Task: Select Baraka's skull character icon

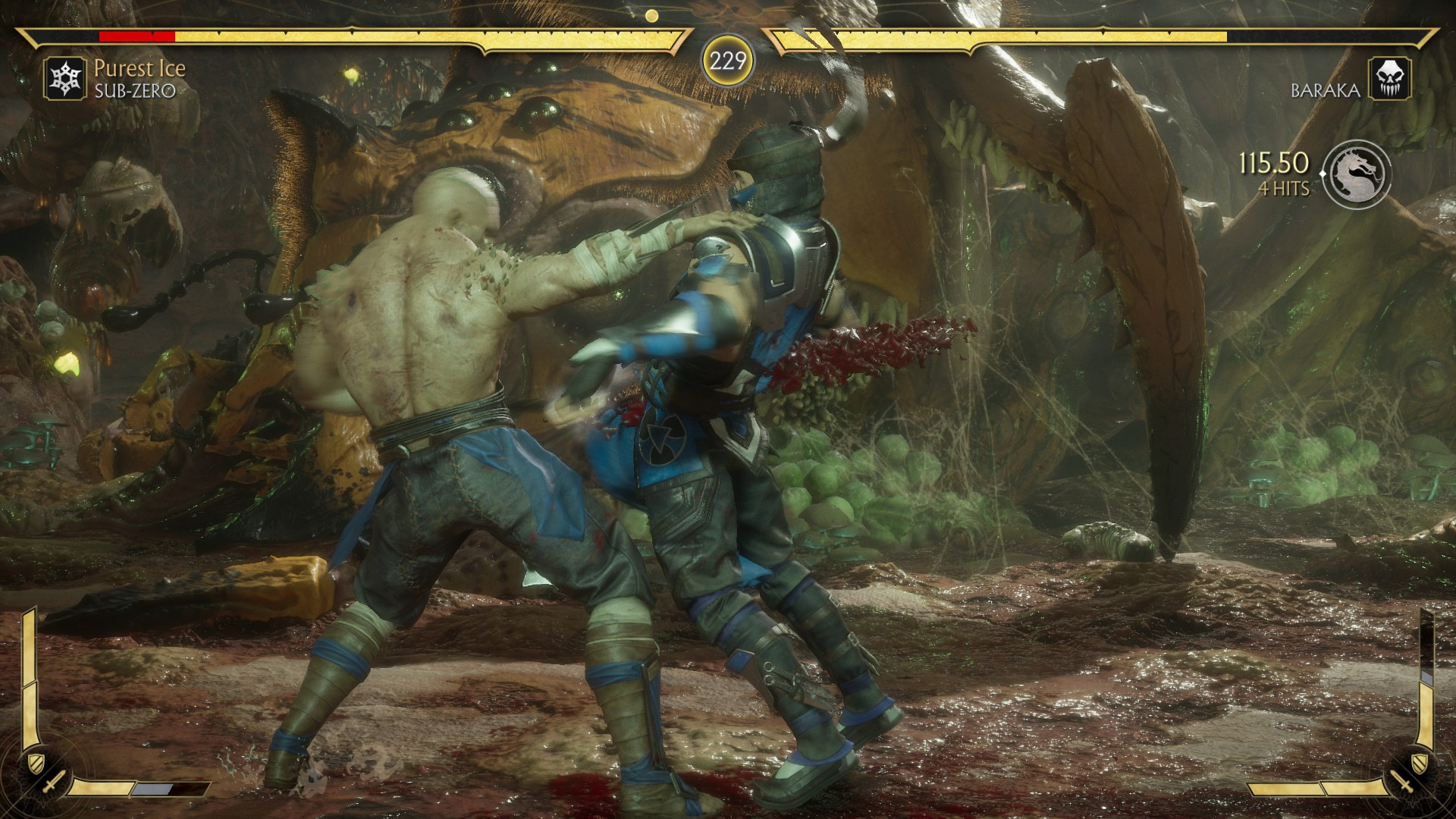Action: coord(1389,77)
